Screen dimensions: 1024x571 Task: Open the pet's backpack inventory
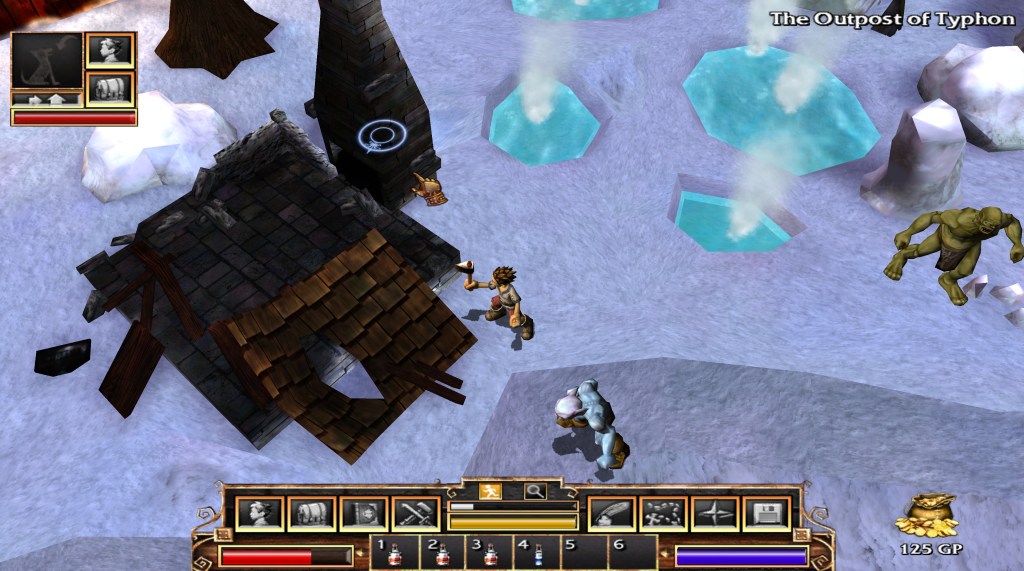[x=110, y=88]
